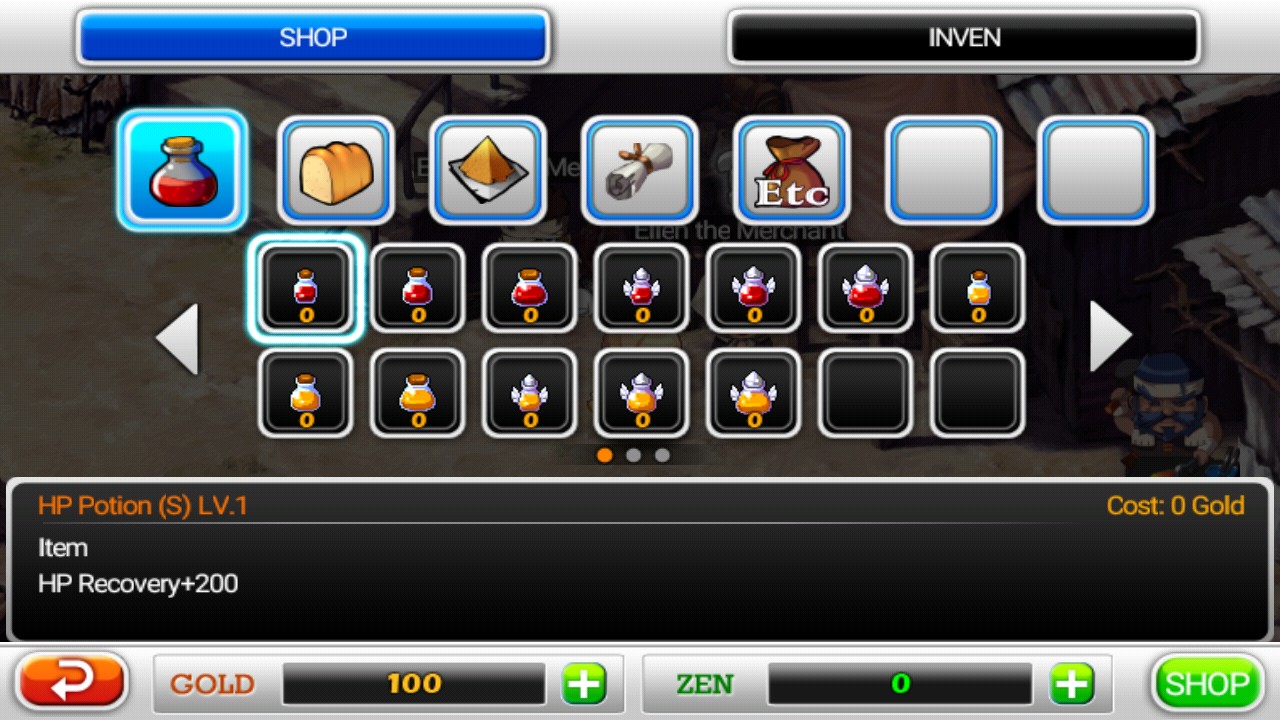Select the scroll category

click(x=640, y=170)
